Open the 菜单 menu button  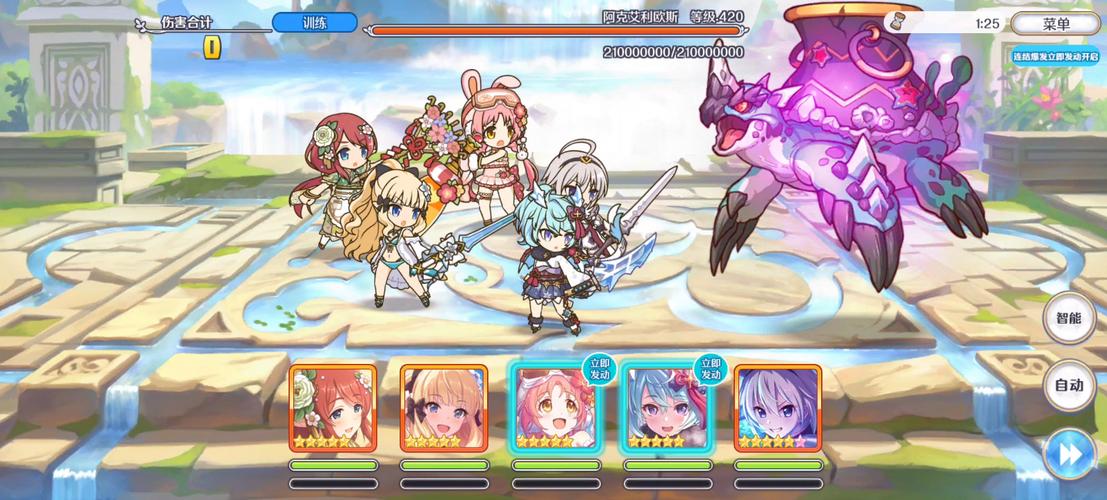tap(1055, 24)
